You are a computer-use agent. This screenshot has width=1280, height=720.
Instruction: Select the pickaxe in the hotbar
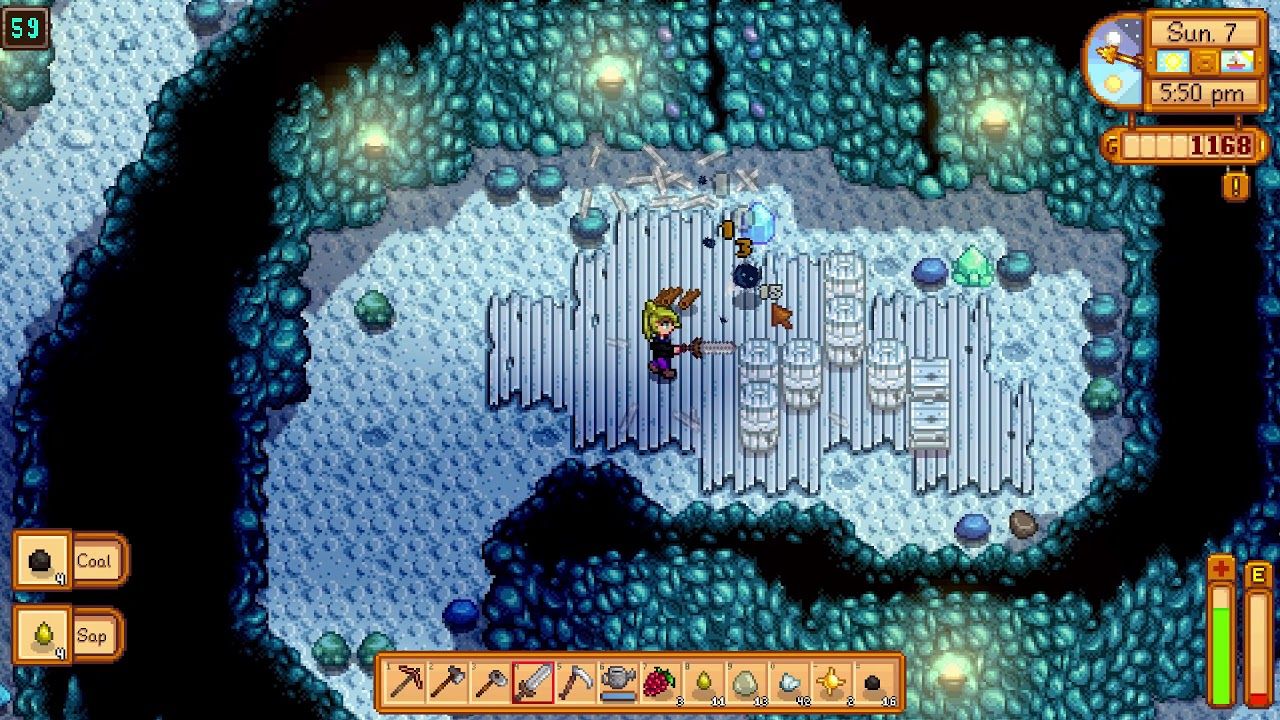coord(404,683)
